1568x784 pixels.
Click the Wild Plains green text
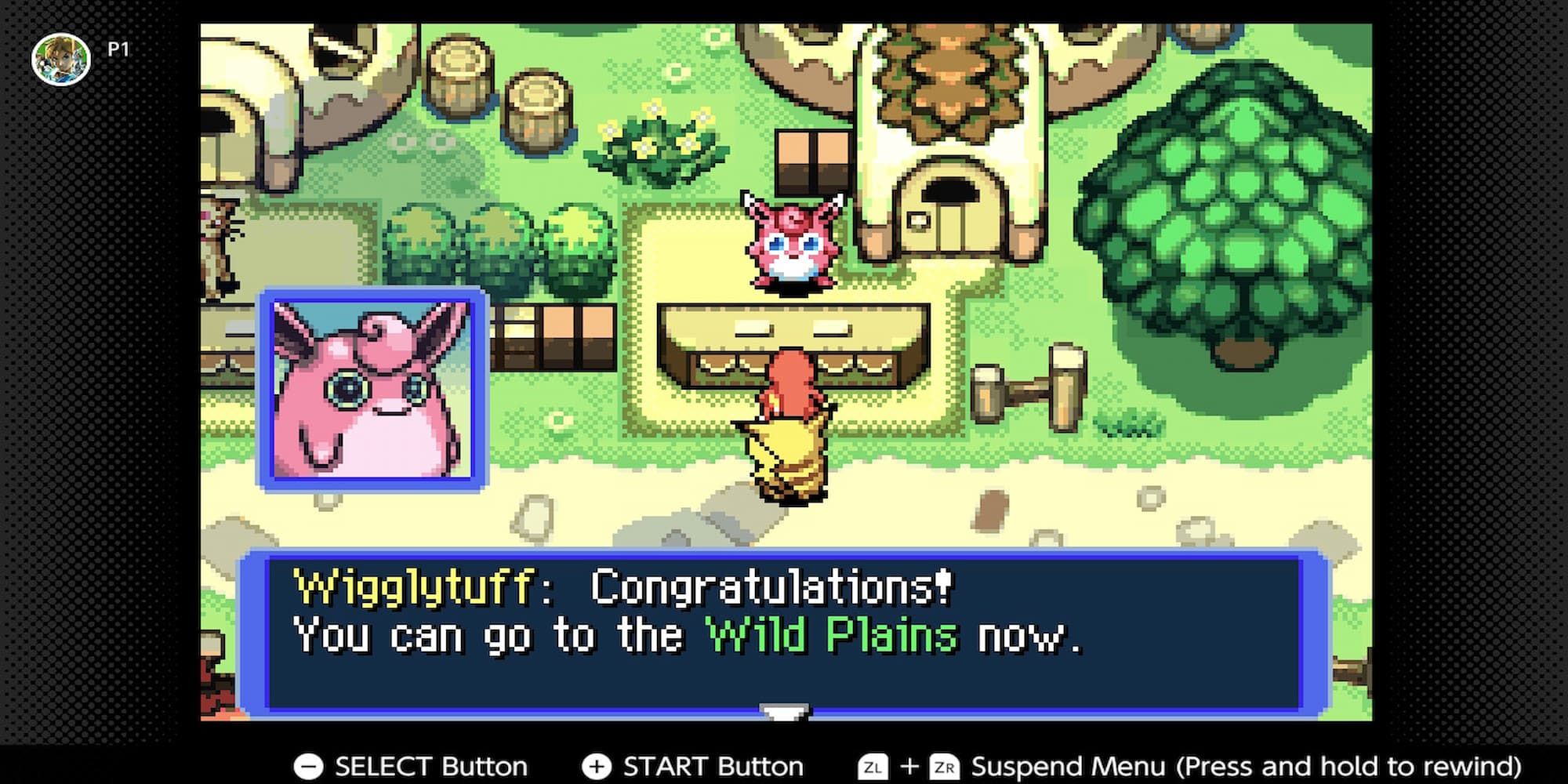point(835,635)
